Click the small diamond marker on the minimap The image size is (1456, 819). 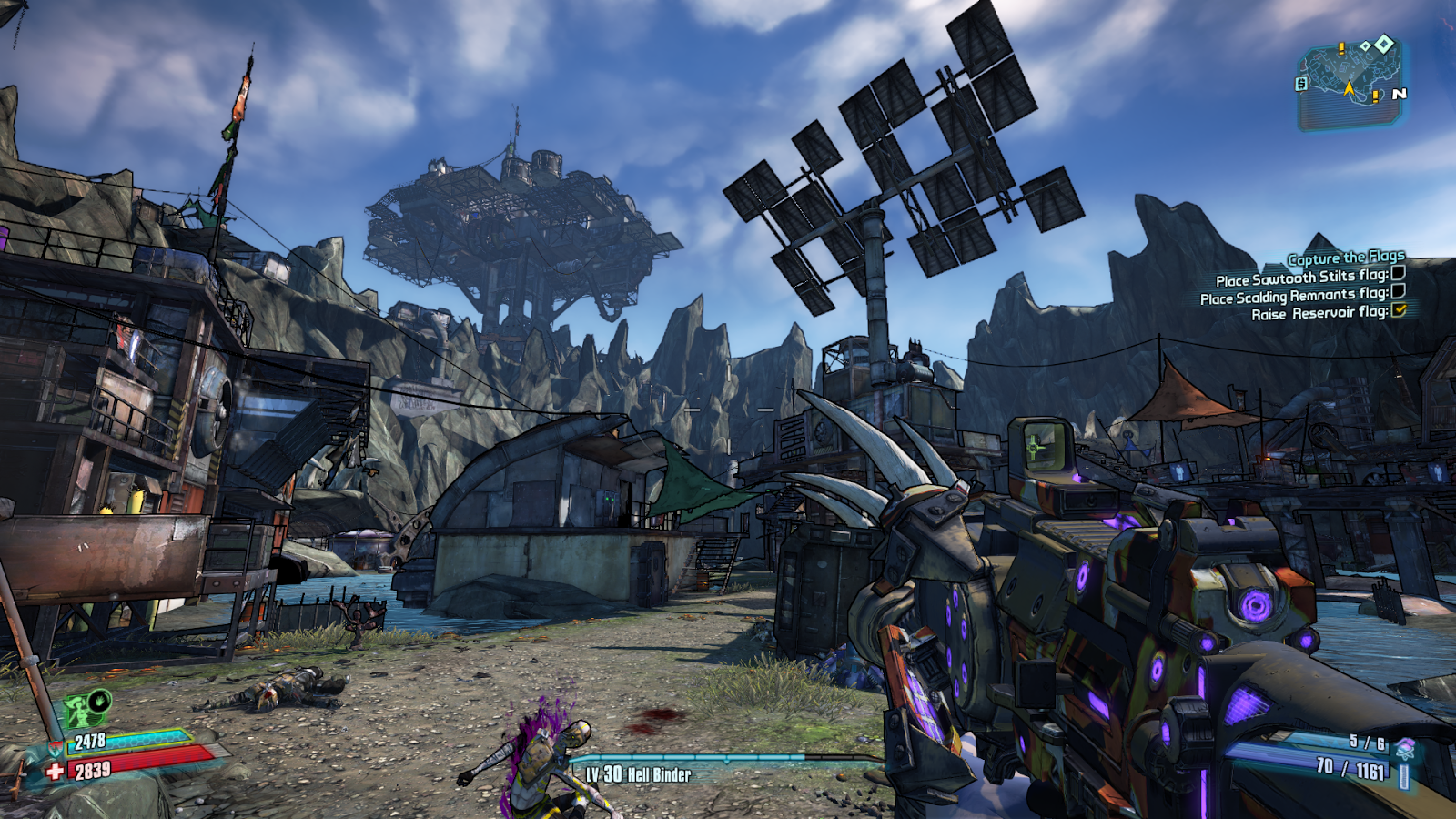(1366, 47)
